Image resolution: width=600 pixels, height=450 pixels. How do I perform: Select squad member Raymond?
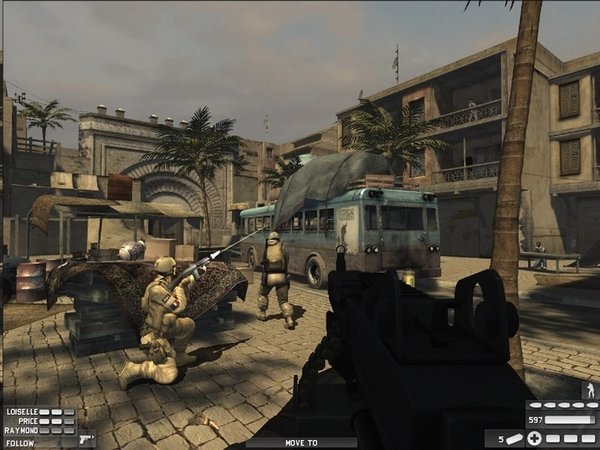tap(20, 430)
